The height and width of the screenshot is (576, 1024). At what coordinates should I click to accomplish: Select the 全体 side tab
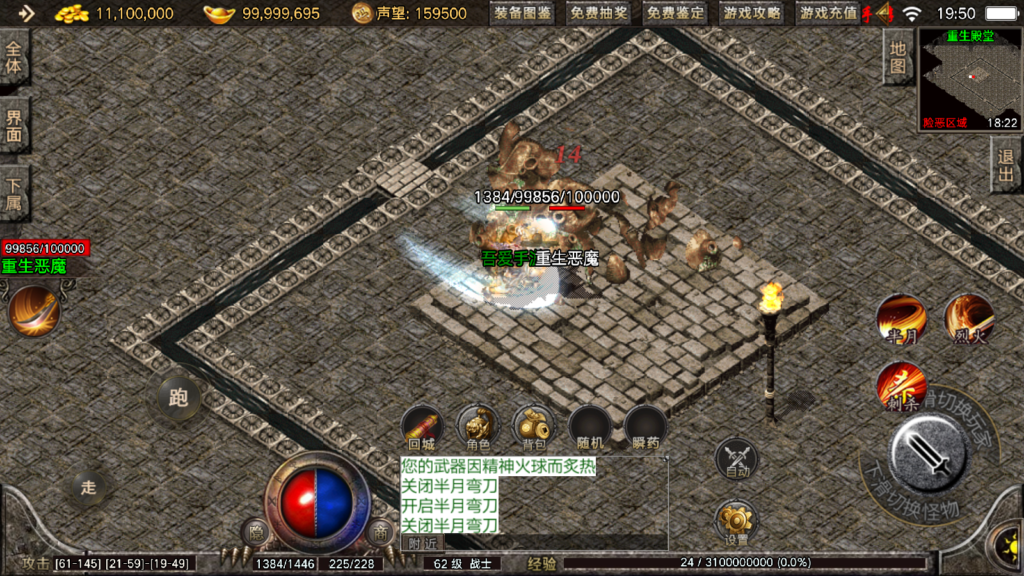(x=14, y=58)
